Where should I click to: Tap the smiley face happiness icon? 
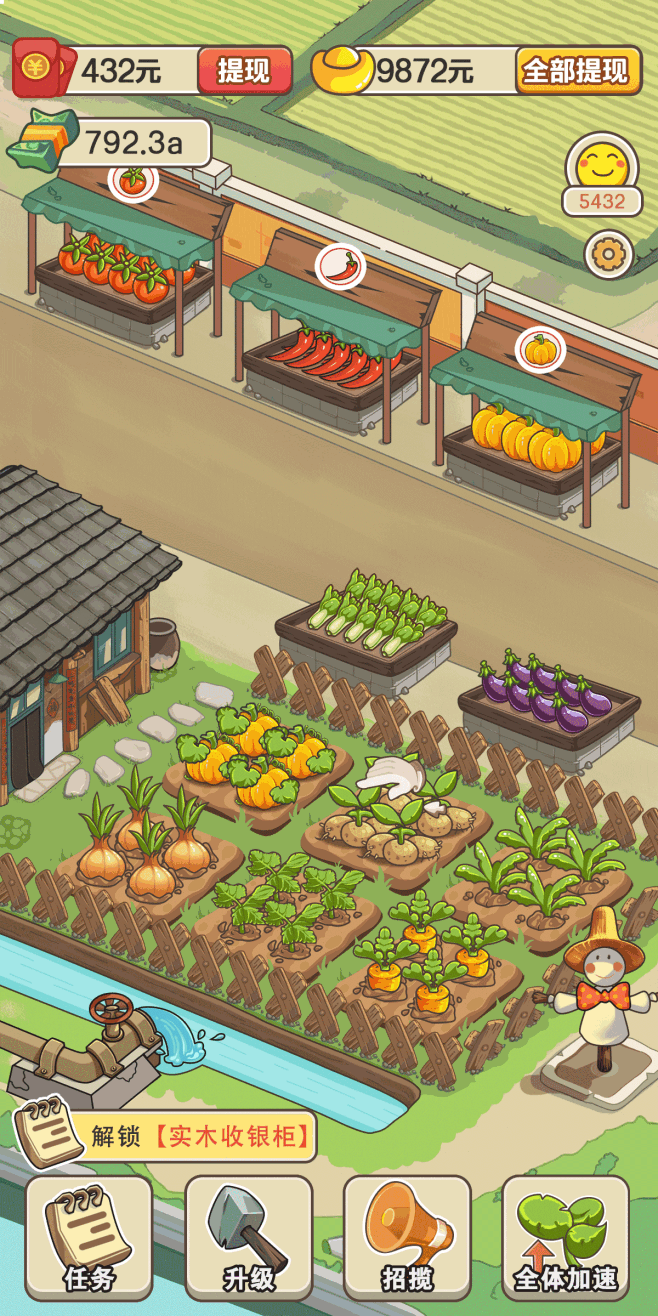pos(601,162)
